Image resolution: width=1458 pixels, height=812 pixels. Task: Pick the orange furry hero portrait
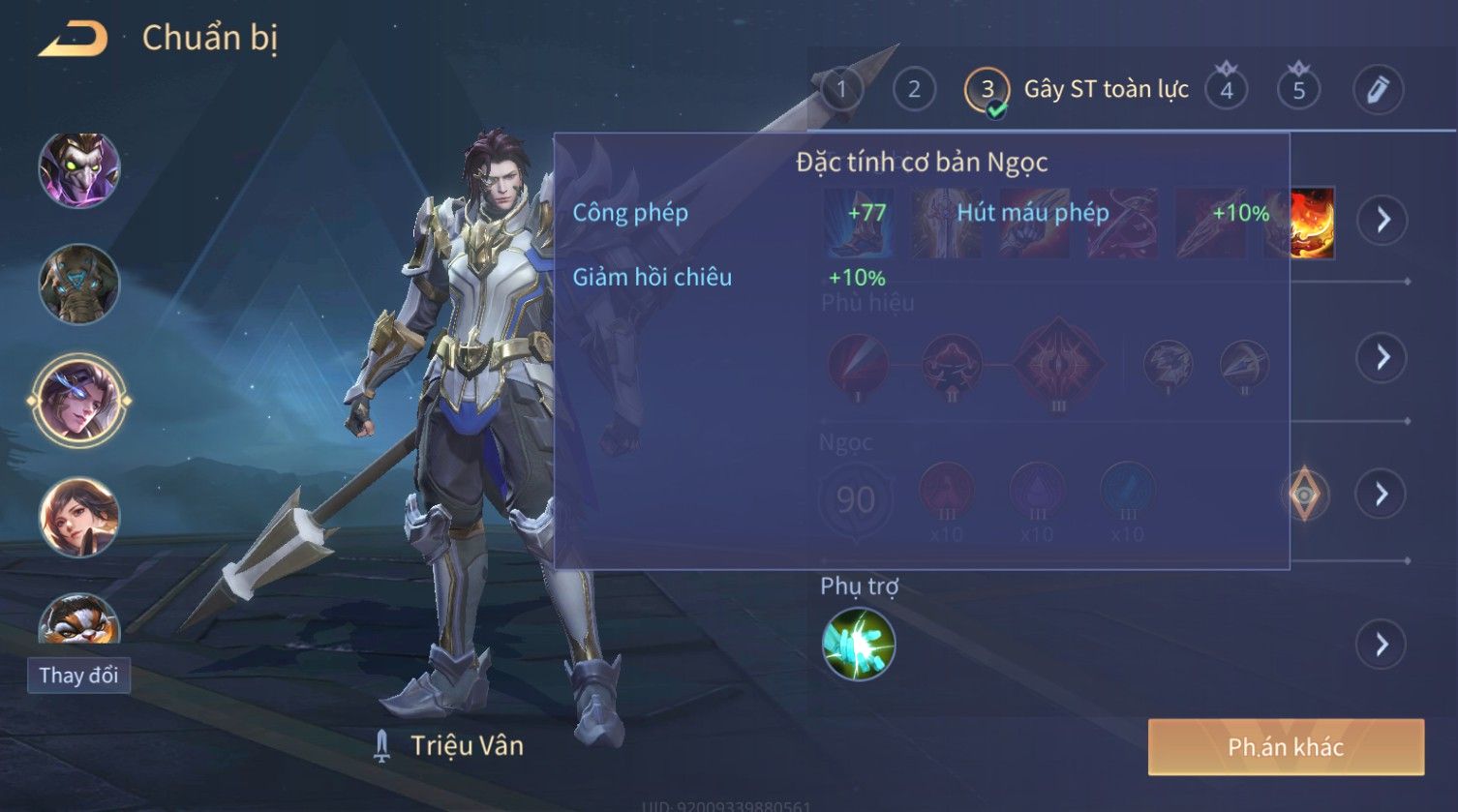pos(79,619)
